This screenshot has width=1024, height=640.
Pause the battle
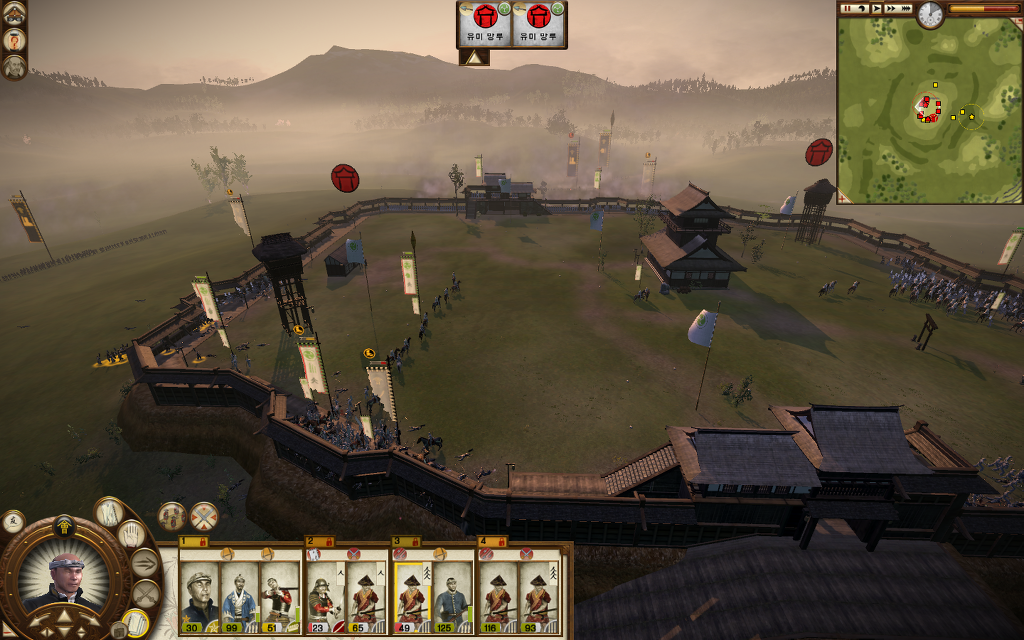pos(846,8)
